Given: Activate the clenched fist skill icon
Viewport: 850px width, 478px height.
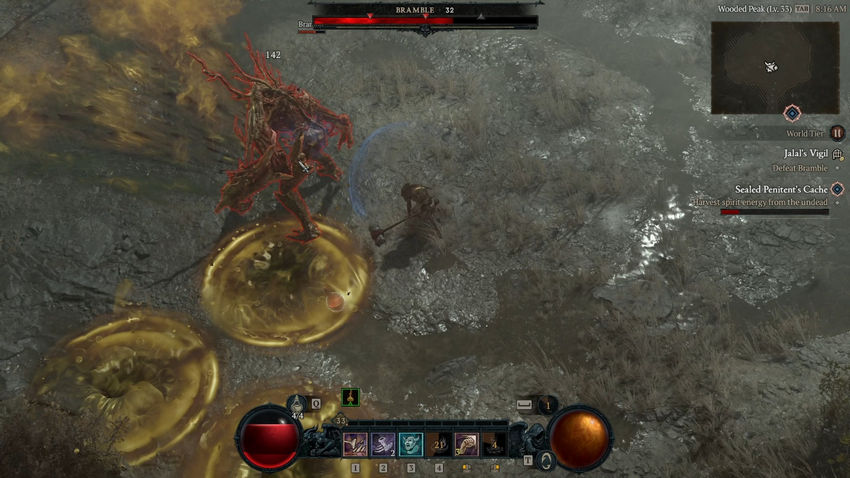Looking at the screenshot, I should [x=466, y=445].
